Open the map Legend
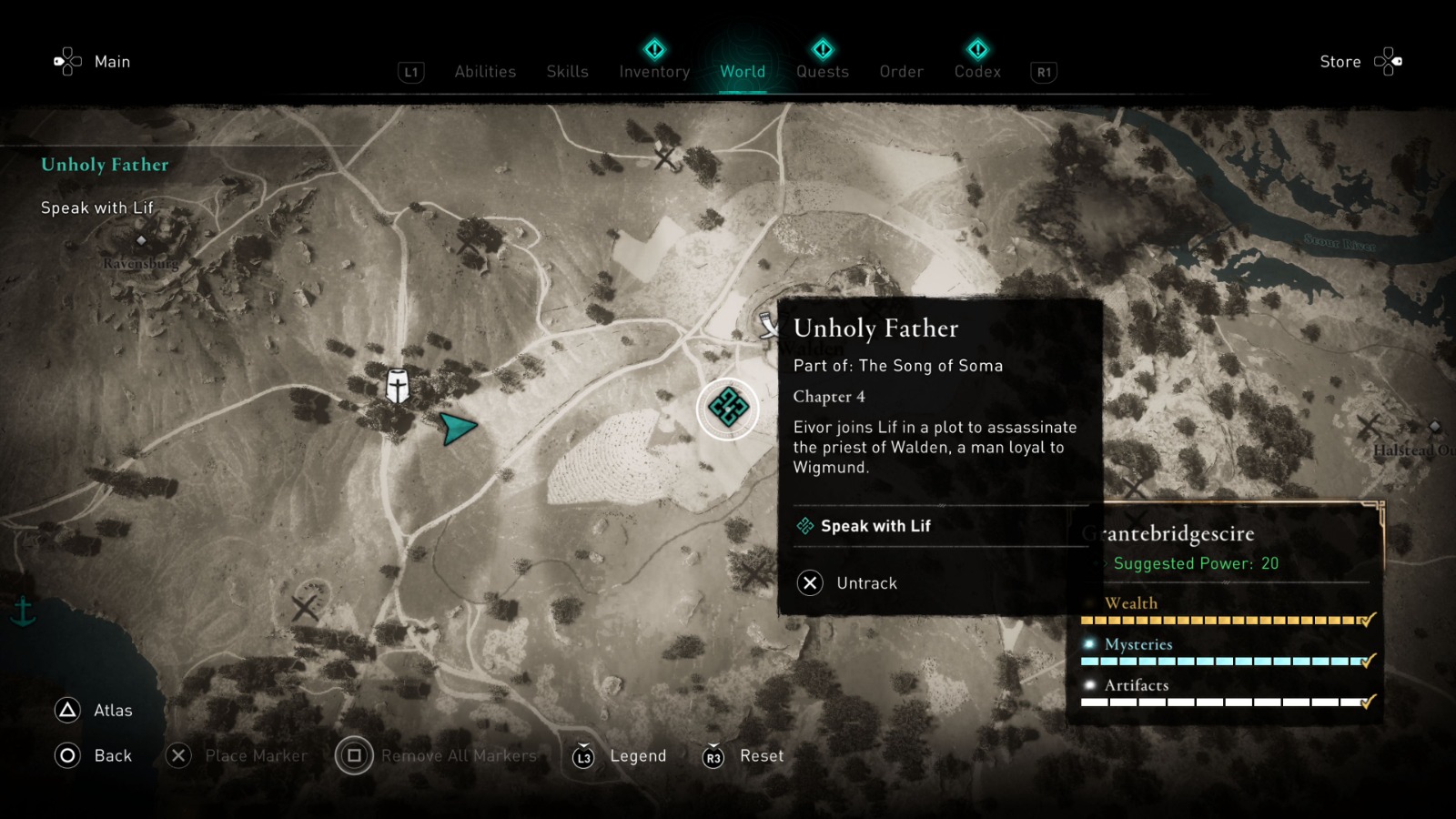This screenshot has width=1456, height=819. (637, 755)
